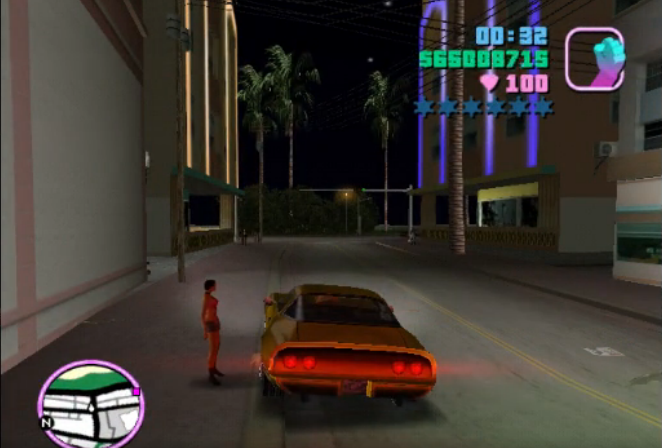Select the fist weapon icon
Screen dimensions: 662x448
(595, 59)
